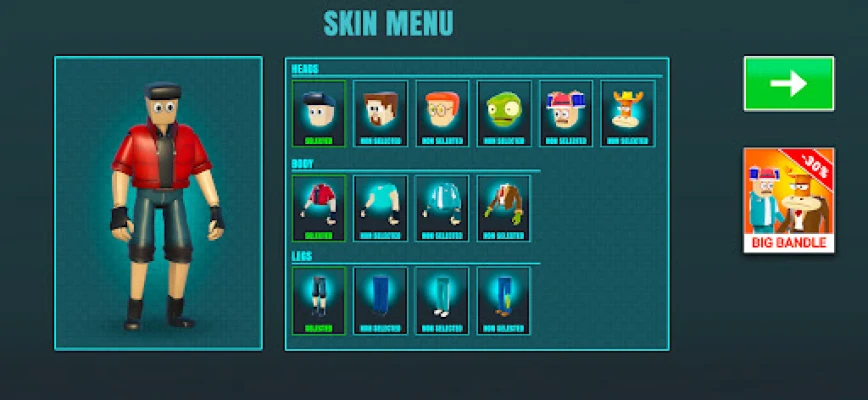Viewport: 868px width, 400px height.
Task: Choose the plain blue jeans legs
Action: pos(381,300)
